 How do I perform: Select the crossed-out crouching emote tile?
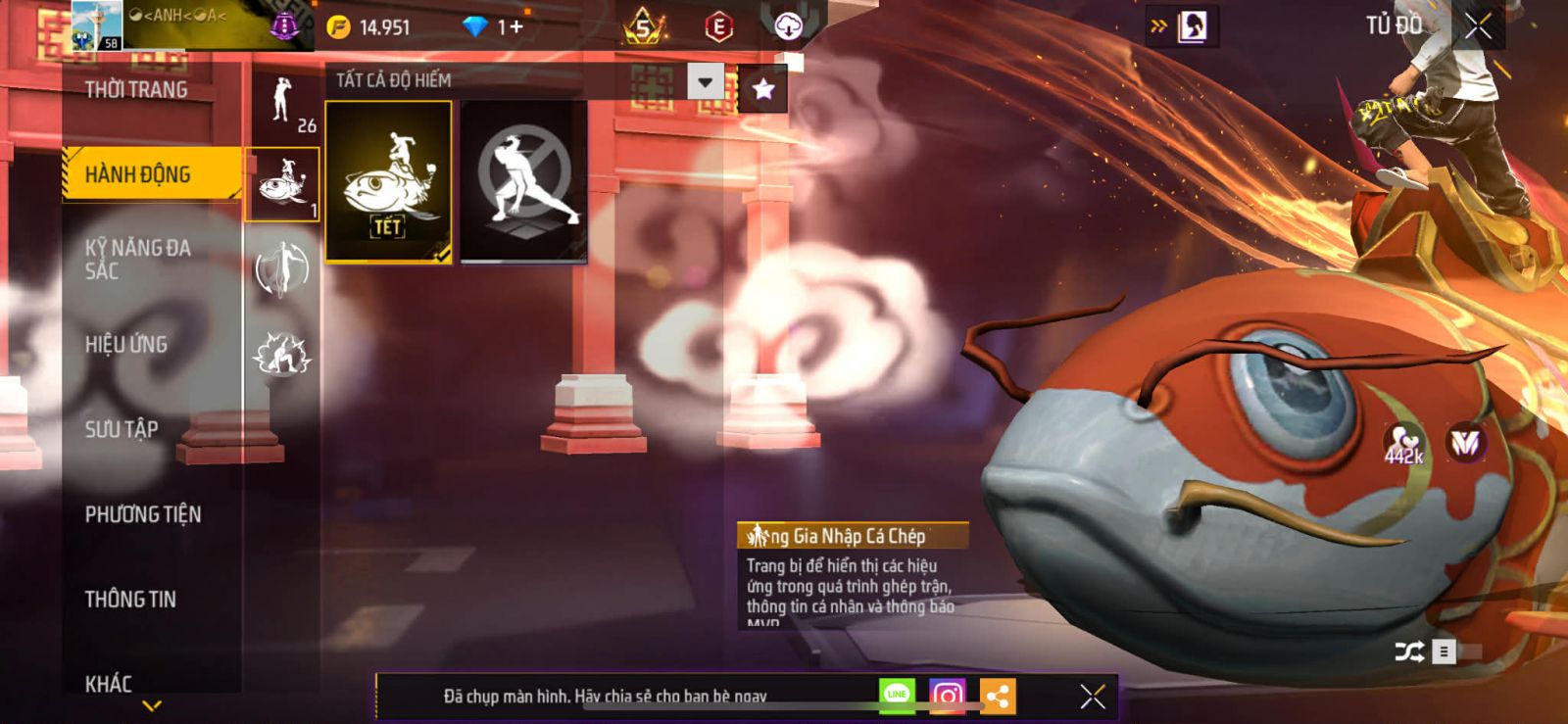pos(523,182)
